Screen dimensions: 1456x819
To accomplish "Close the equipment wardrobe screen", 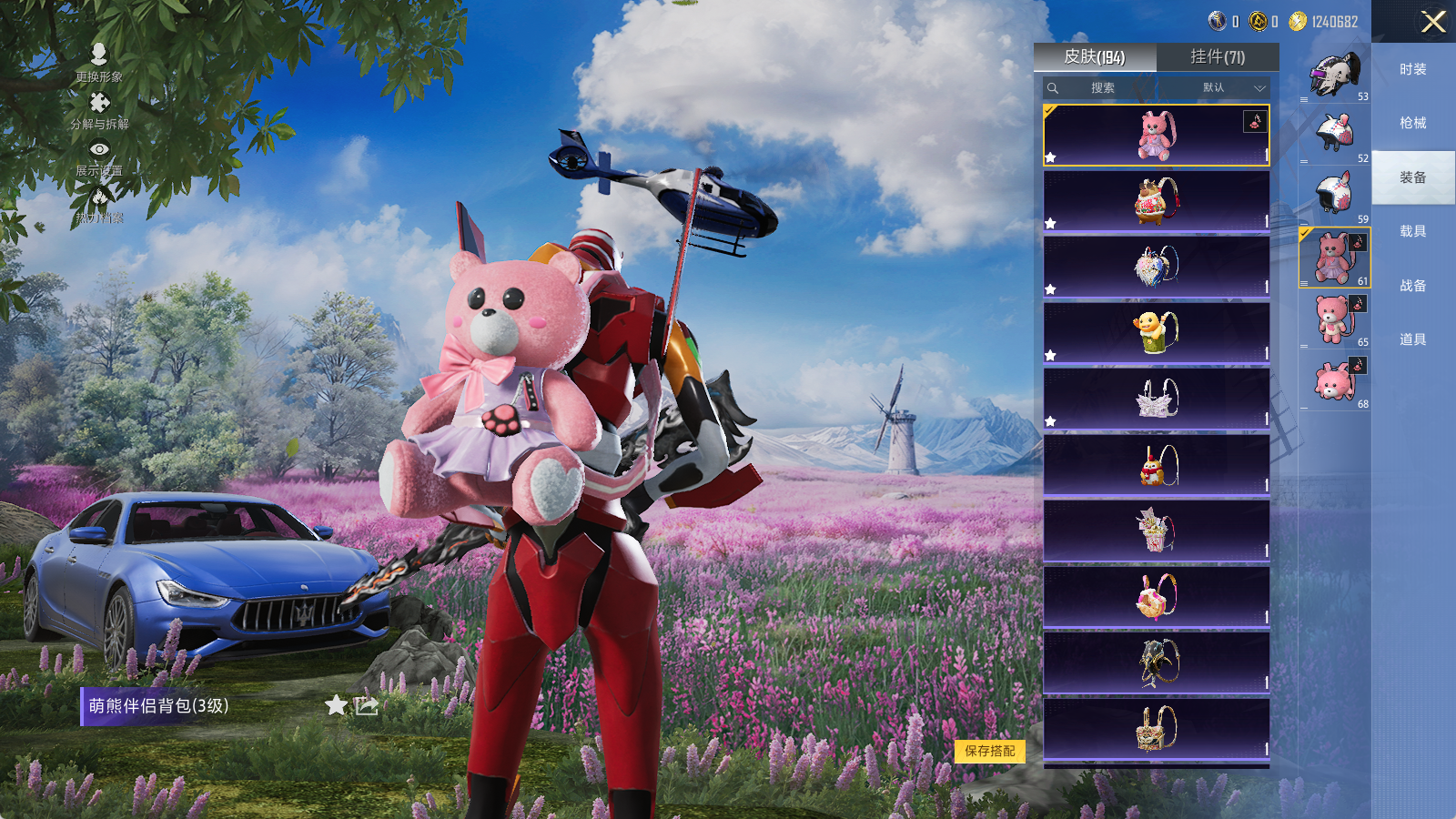I will pyautogui.click(x=1433, y=22).
